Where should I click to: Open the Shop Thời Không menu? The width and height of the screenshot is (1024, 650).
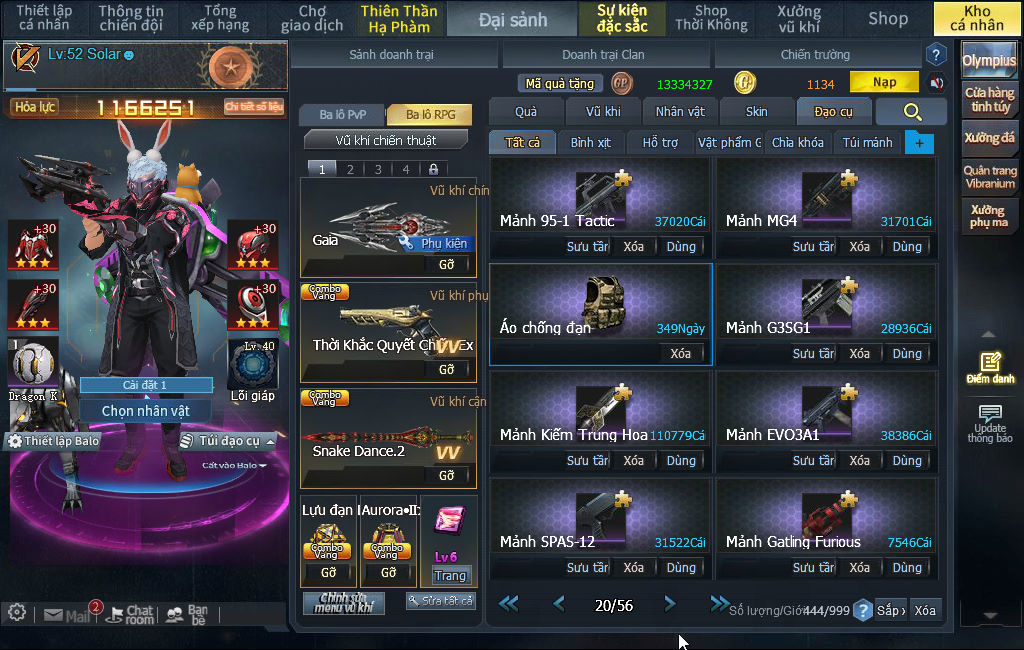coord(710,18)
